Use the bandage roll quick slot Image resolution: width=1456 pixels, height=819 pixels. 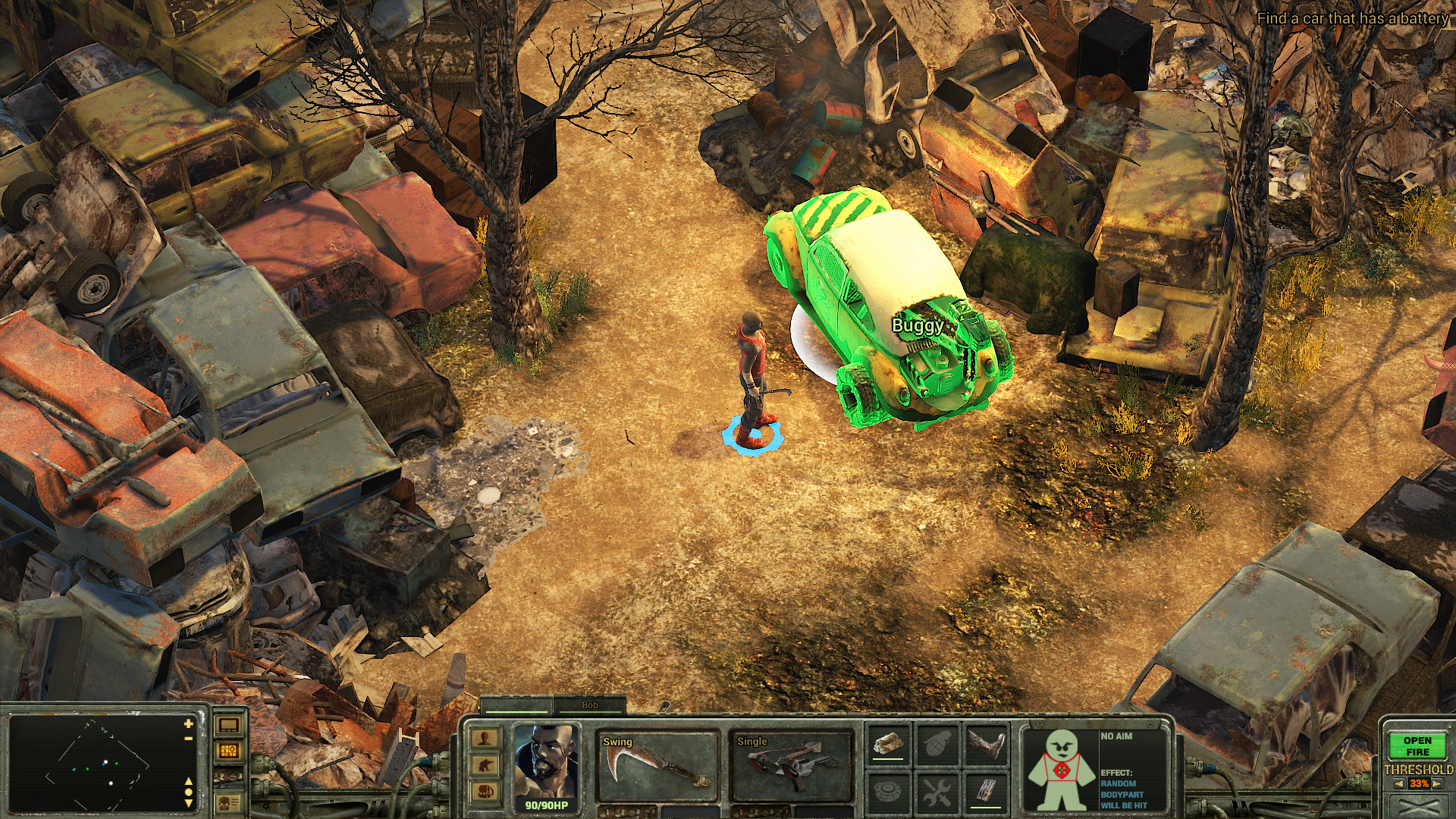(889, 744)
